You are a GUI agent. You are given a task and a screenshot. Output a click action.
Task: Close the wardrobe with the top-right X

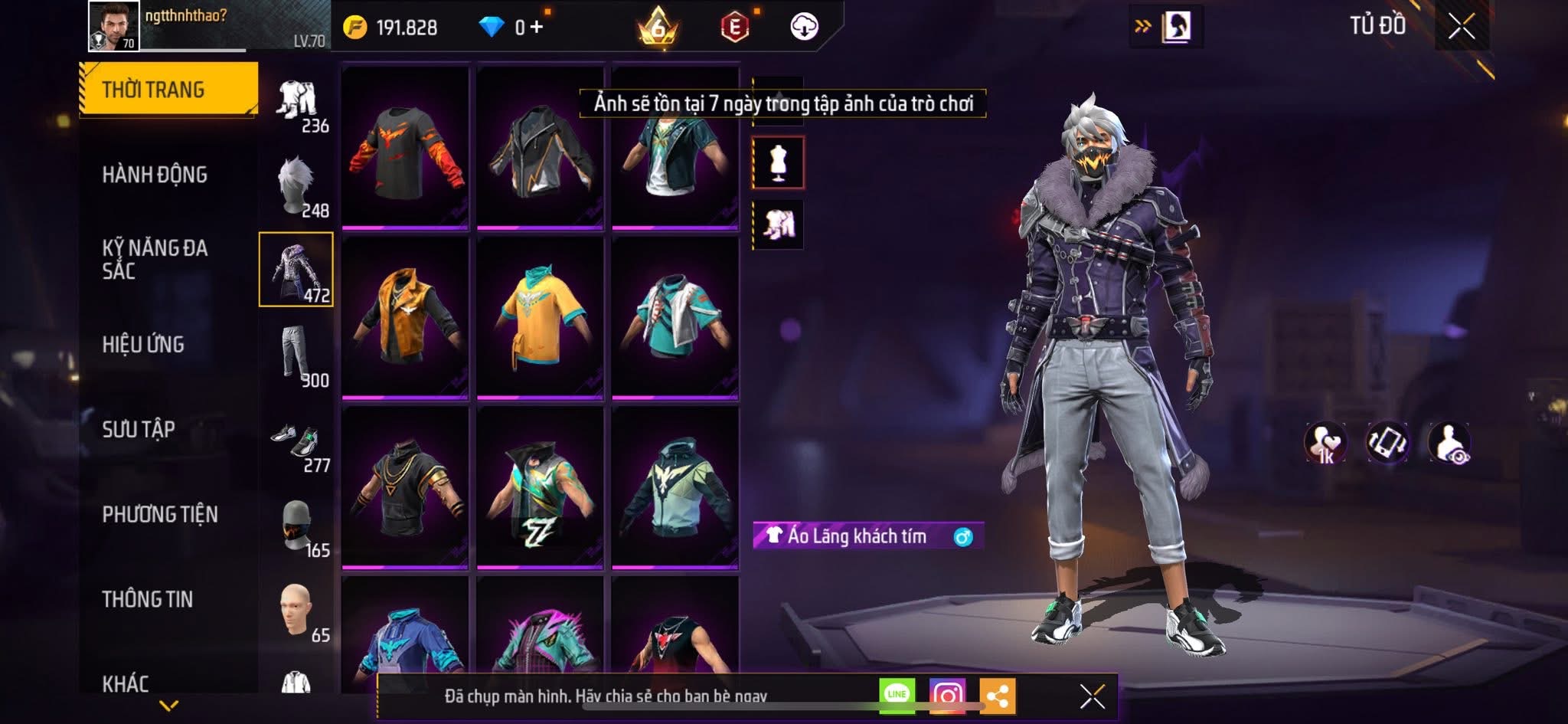1461,27
